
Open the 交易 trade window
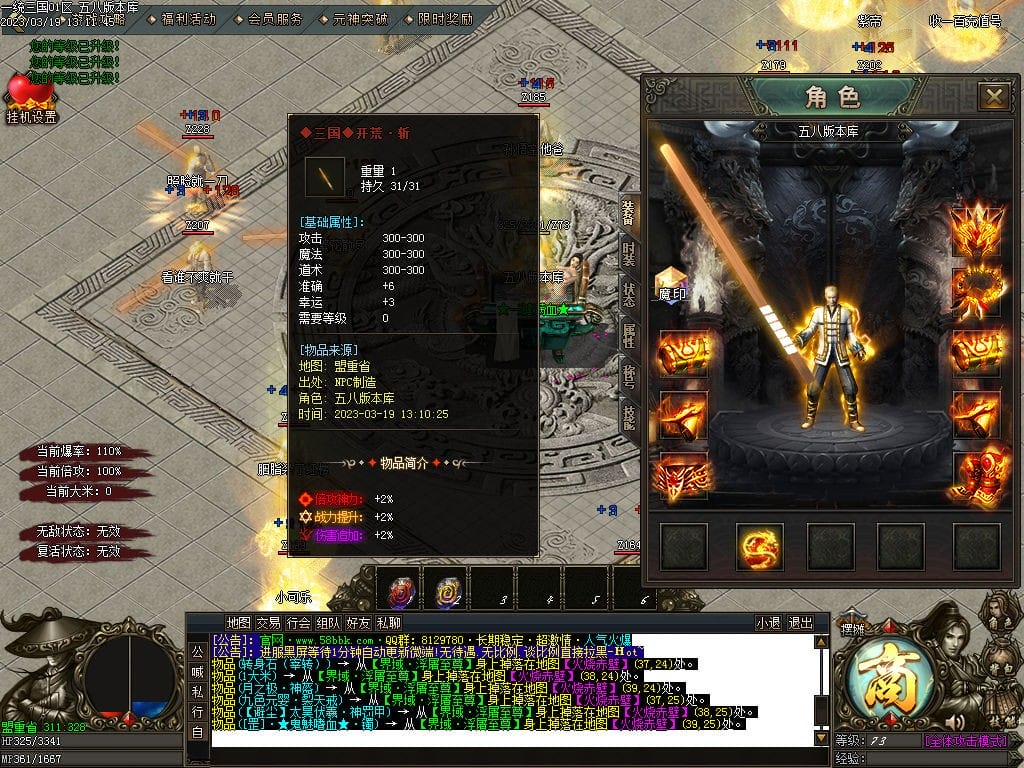(x=268, y=623)
